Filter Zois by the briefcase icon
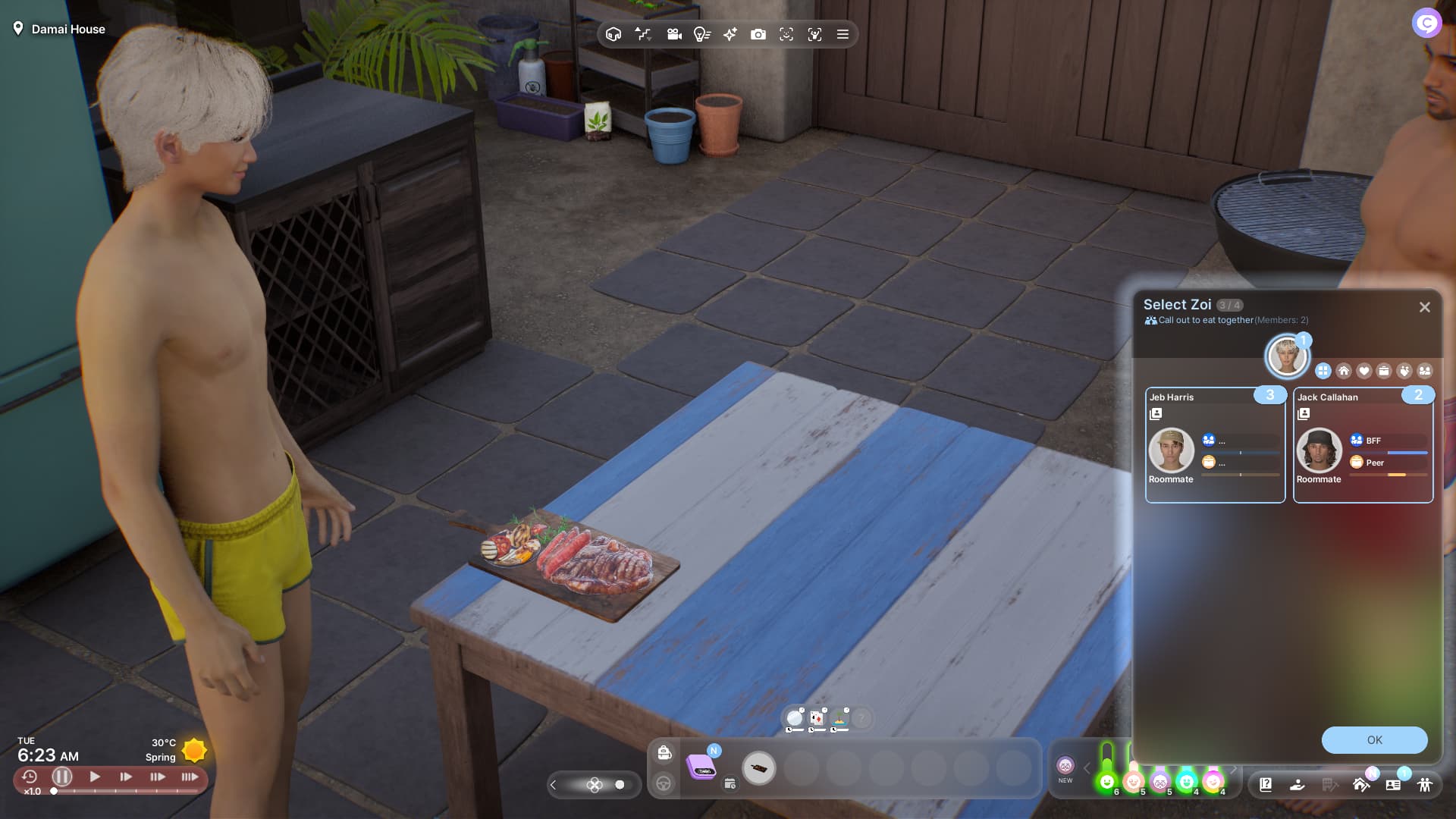1456x819 pixels. [x=1384, y=371]
